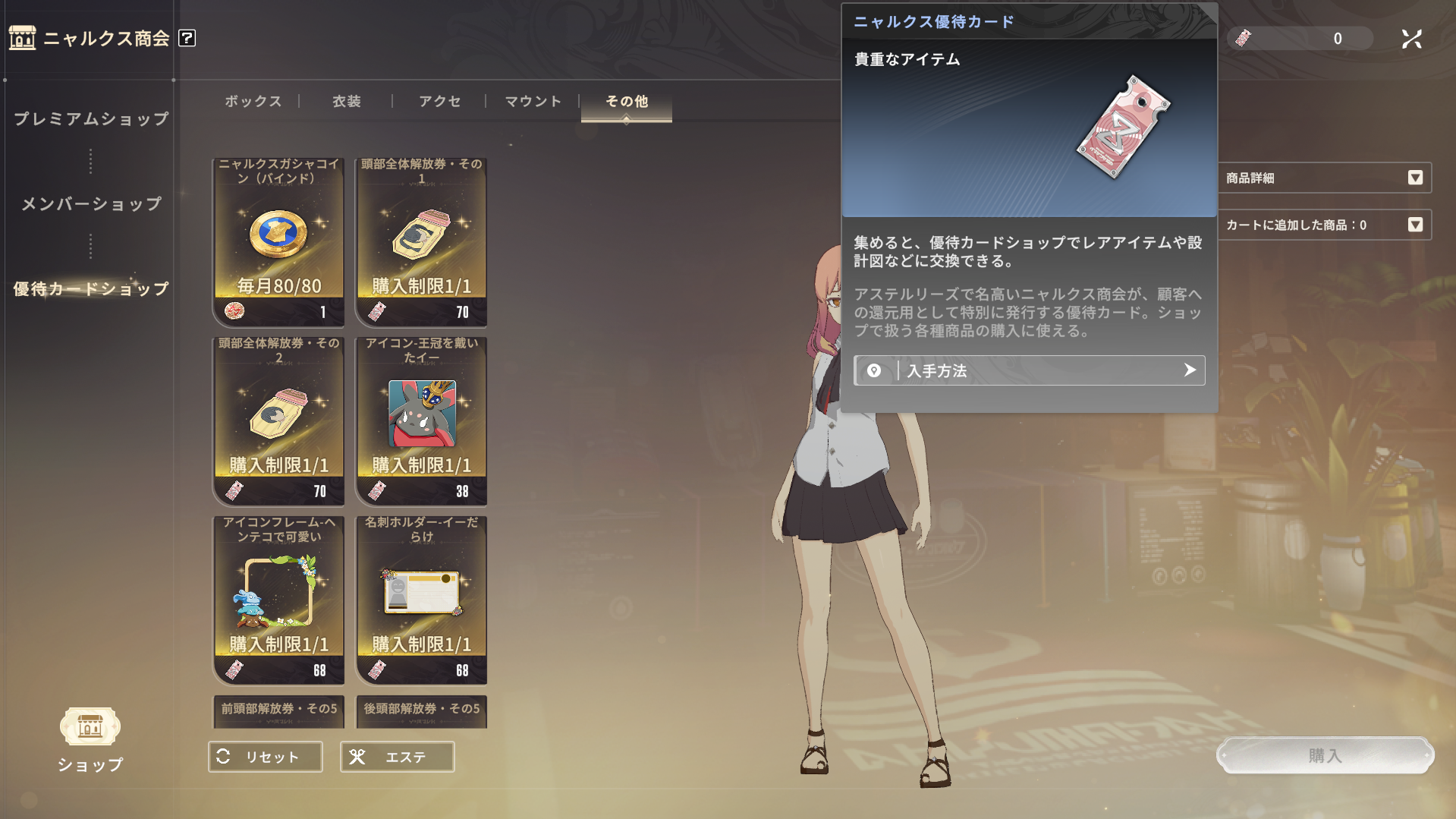Select the ニャルクスガシャコイン item

pos(278,241)
